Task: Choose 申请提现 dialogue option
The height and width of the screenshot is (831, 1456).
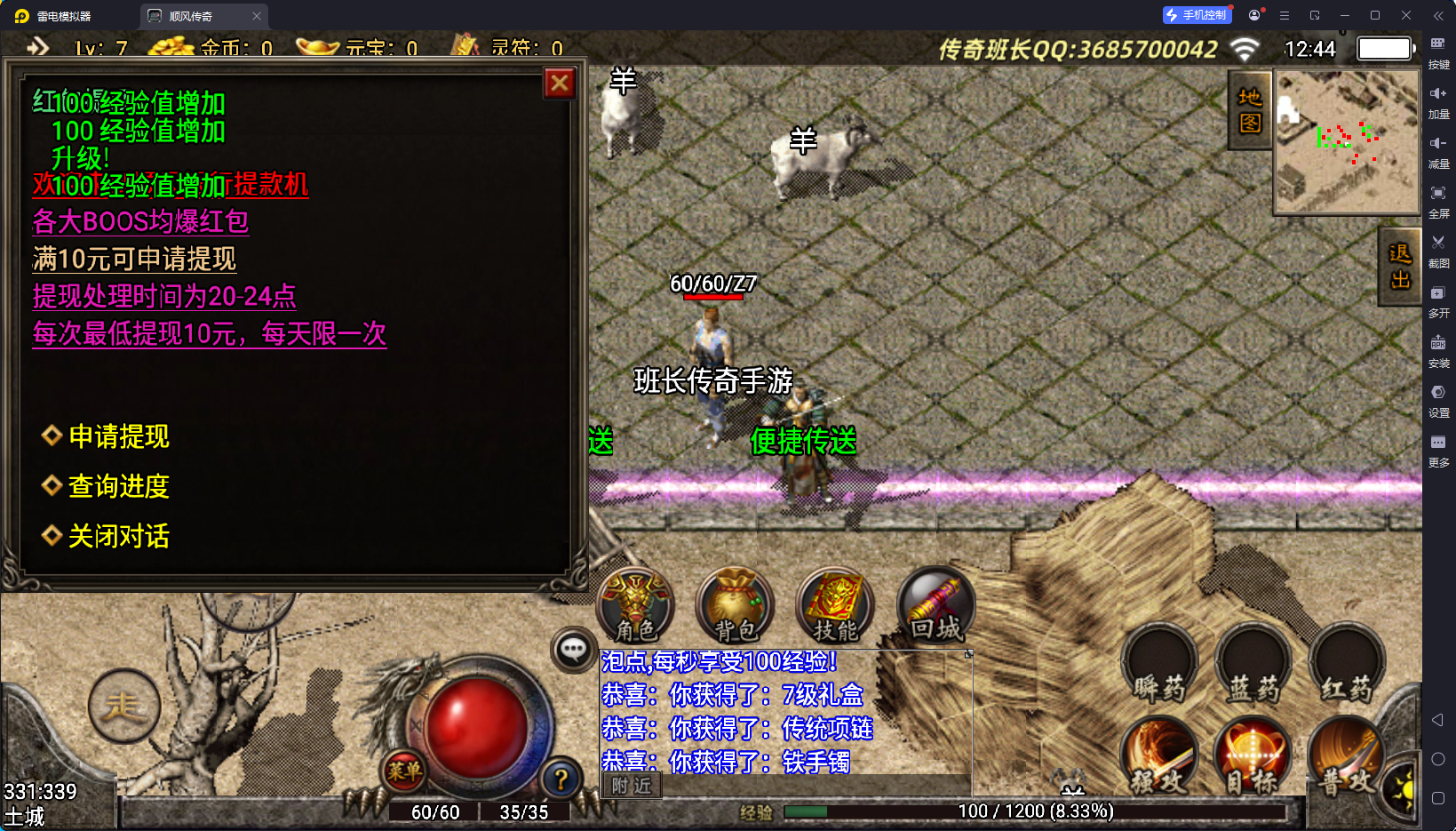Action: click(x=118, y=436)
